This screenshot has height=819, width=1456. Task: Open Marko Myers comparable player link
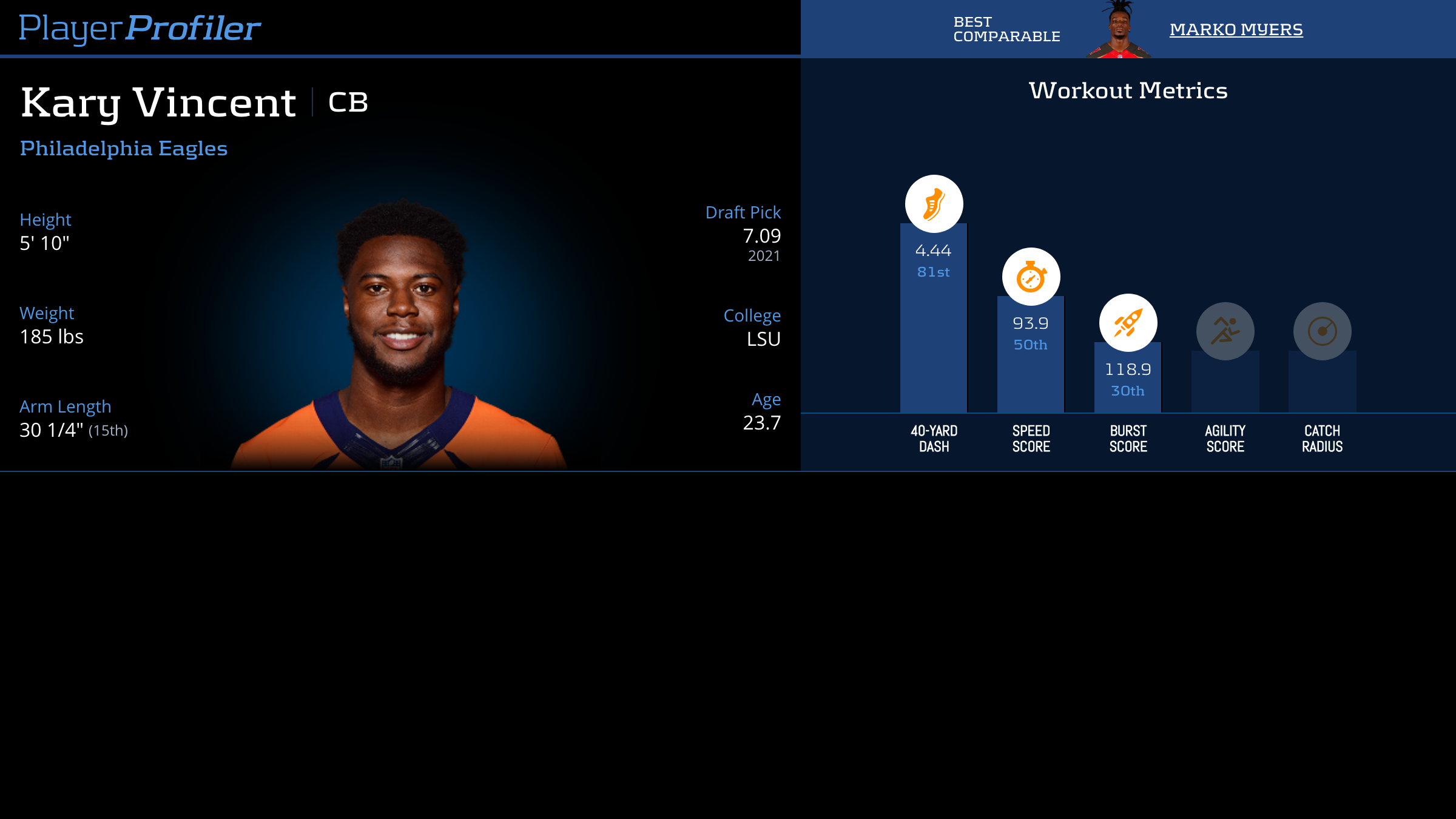click(1236, 30)
